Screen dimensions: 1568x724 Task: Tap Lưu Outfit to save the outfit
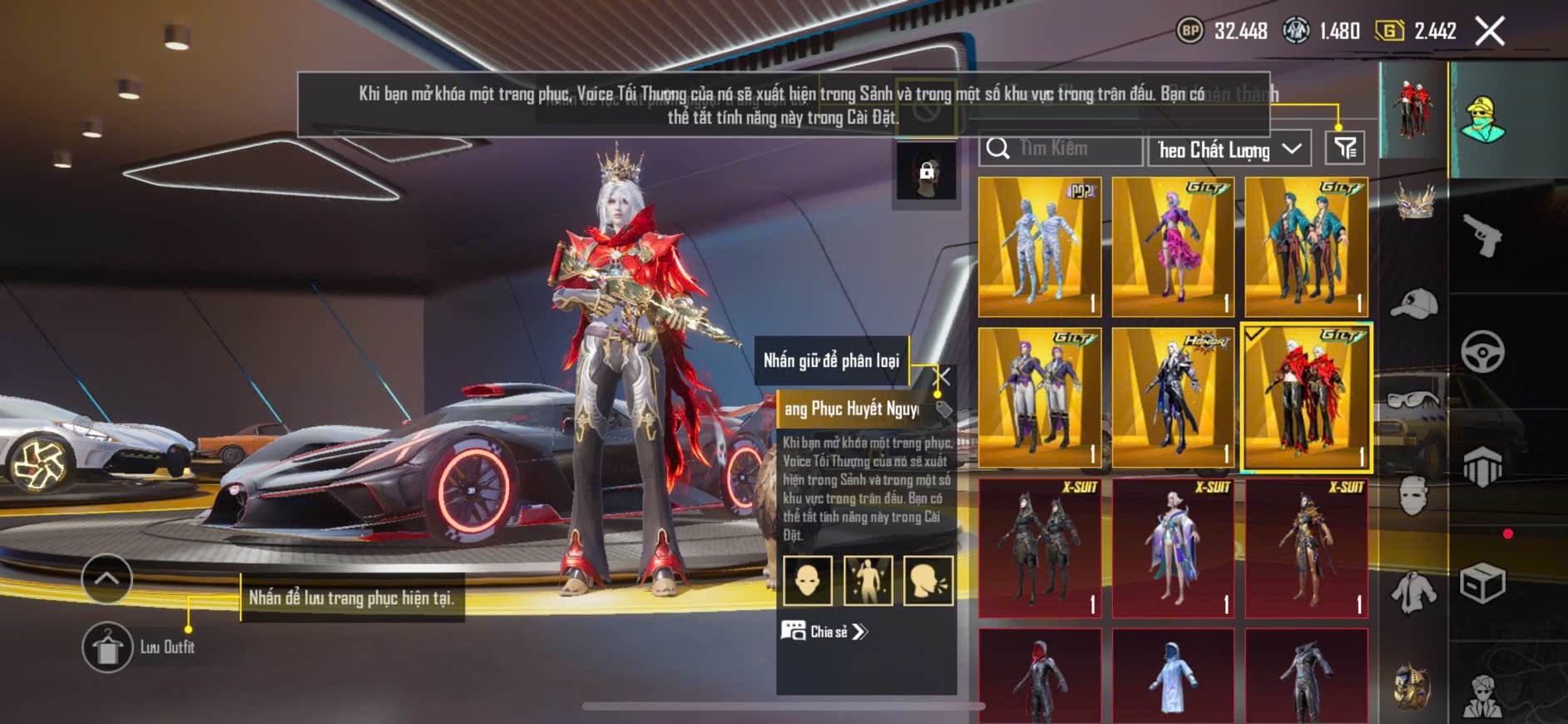[x=108, y=647]
